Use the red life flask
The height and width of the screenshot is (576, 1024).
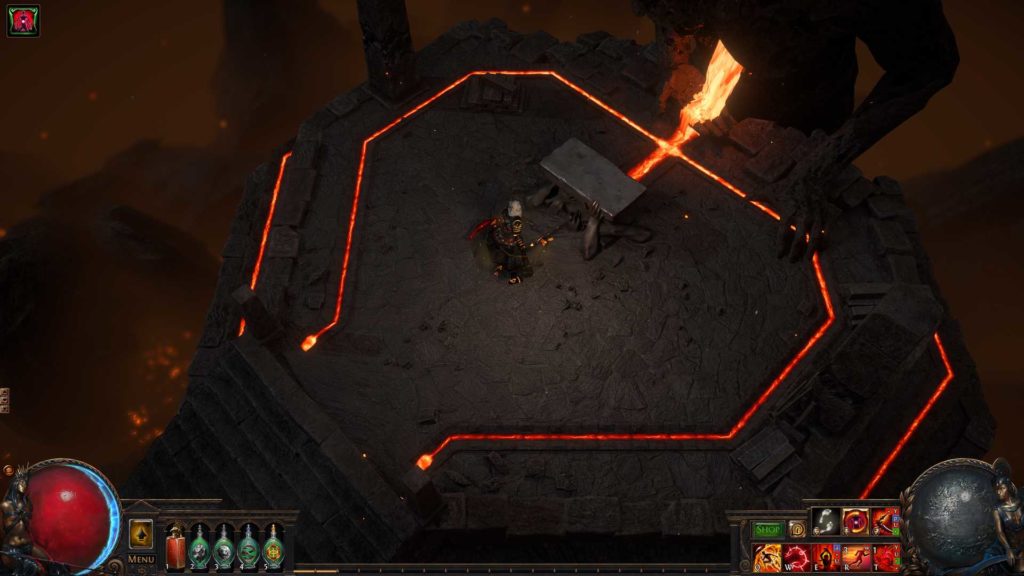pos(176,548)
